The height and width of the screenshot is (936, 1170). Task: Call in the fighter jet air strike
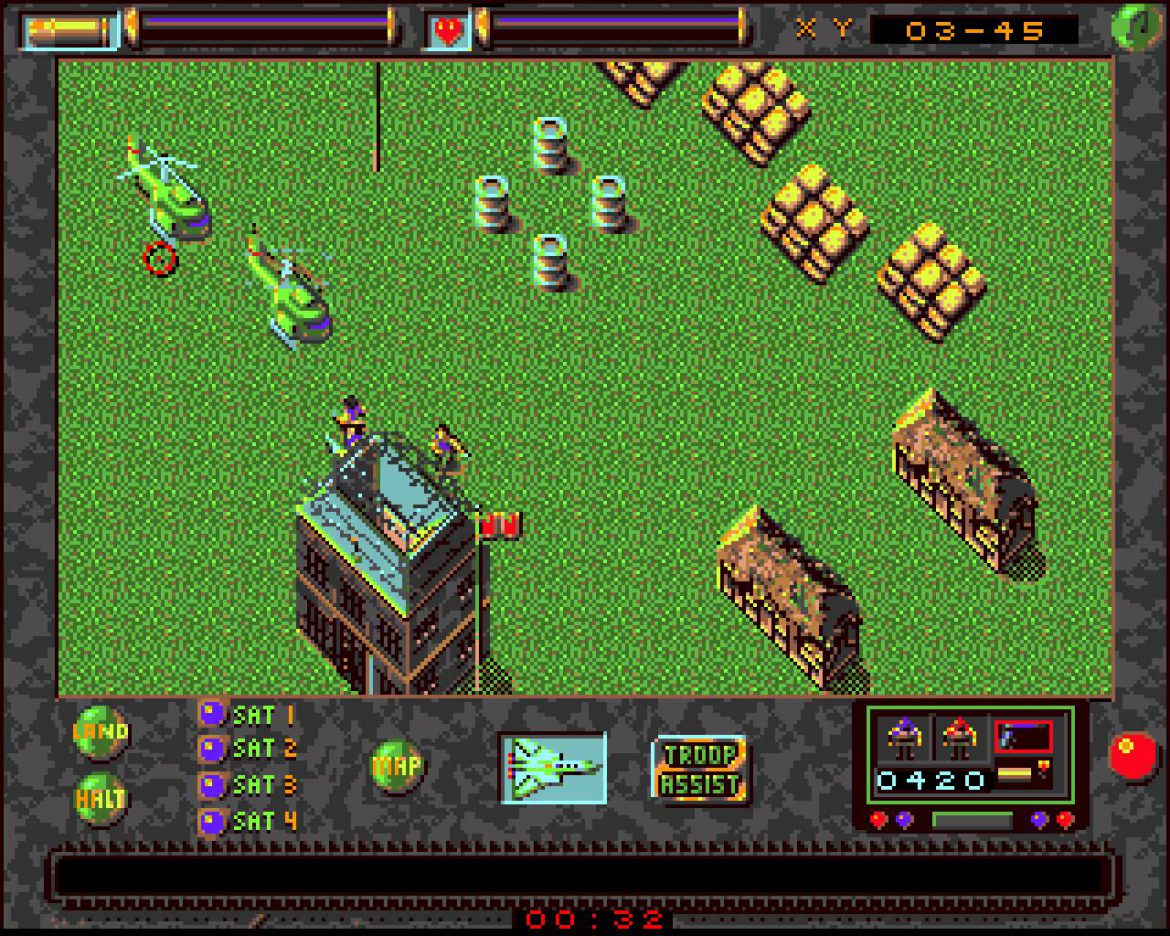(x=553, y=767)
